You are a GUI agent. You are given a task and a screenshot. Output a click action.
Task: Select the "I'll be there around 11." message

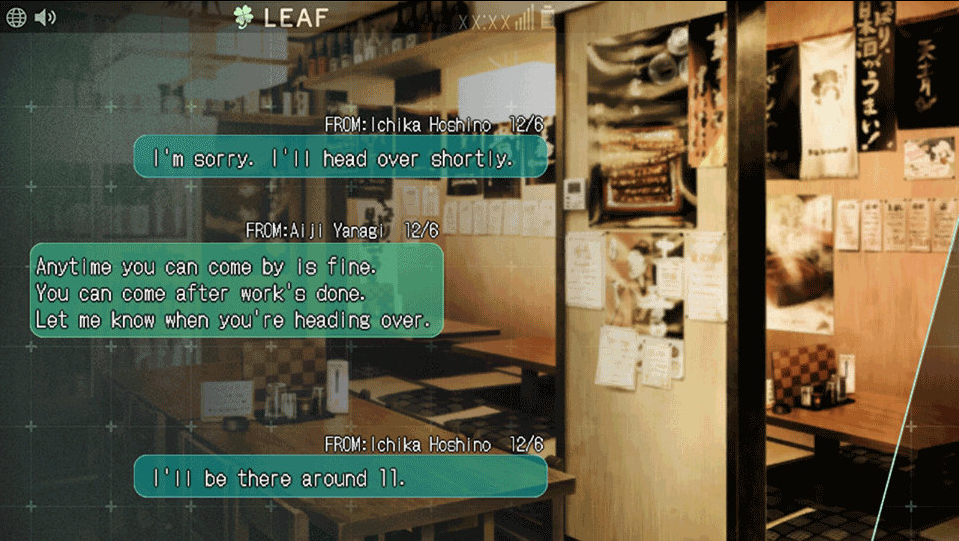coord(340,478)
